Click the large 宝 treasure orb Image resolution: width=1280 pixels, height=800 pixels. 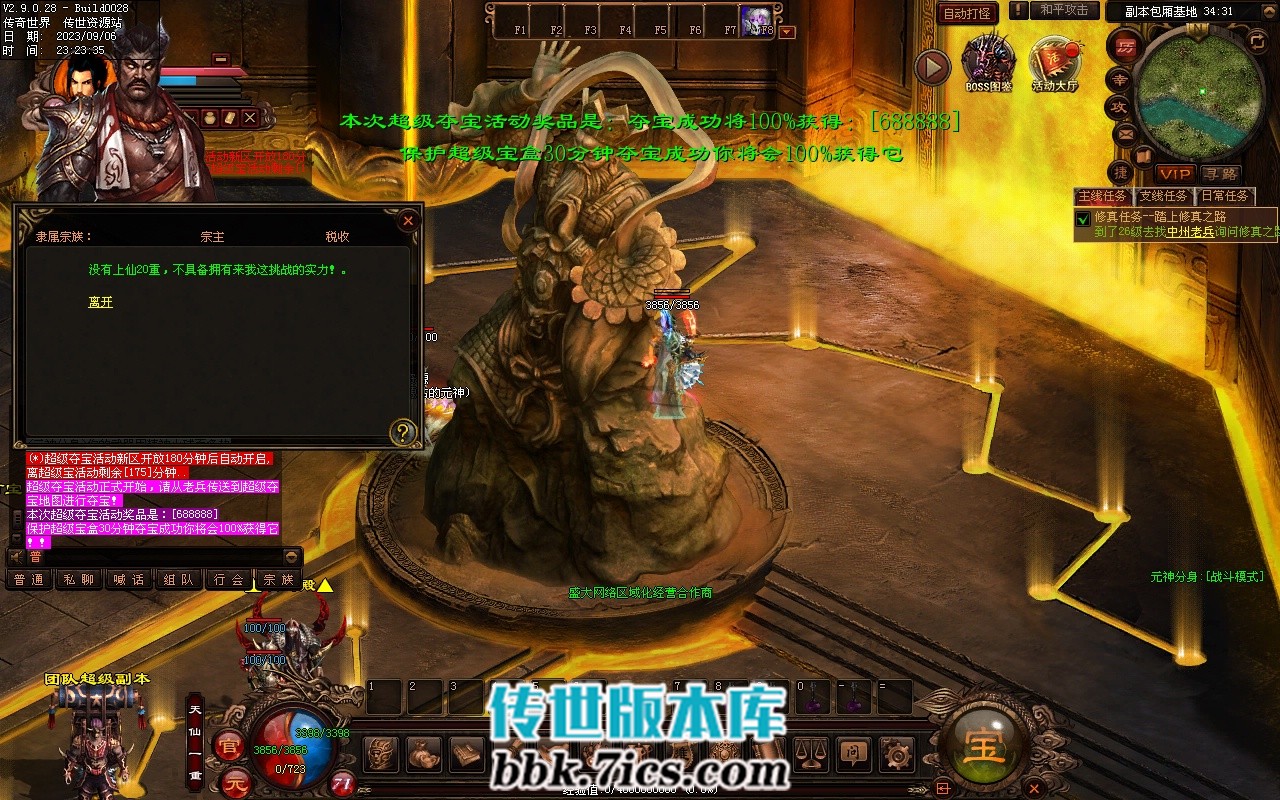click(x=984, y=745)
